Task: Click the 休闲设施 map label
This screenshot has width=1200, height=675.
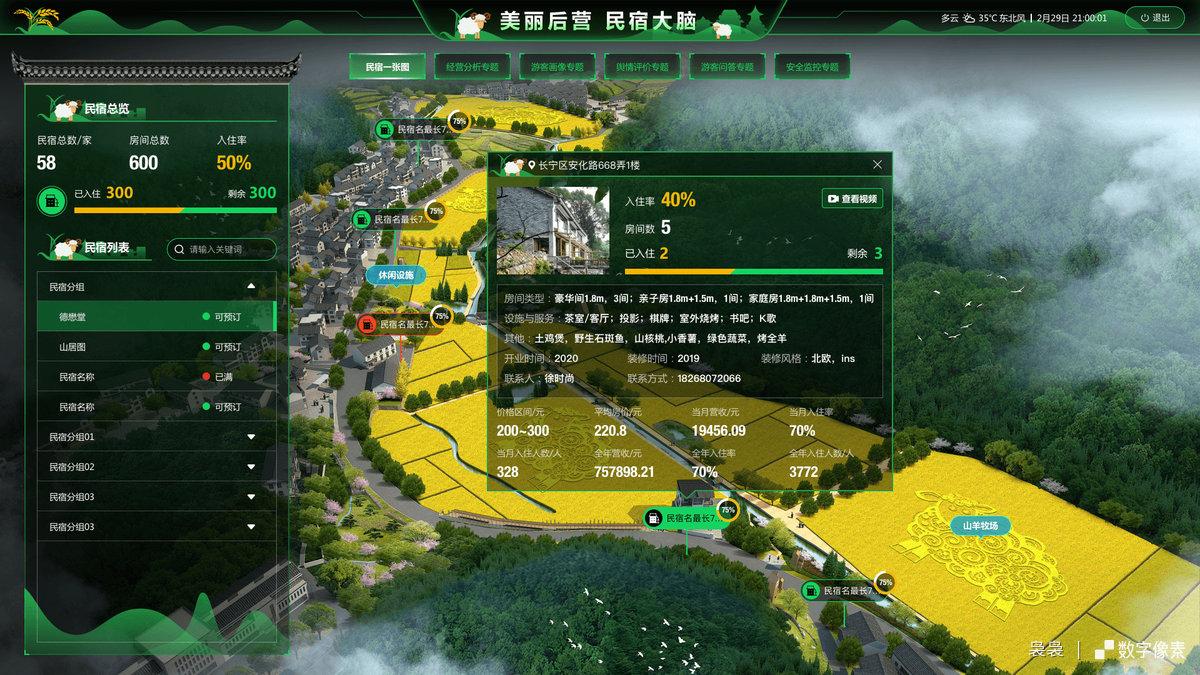Action: [x=396, y=274]
